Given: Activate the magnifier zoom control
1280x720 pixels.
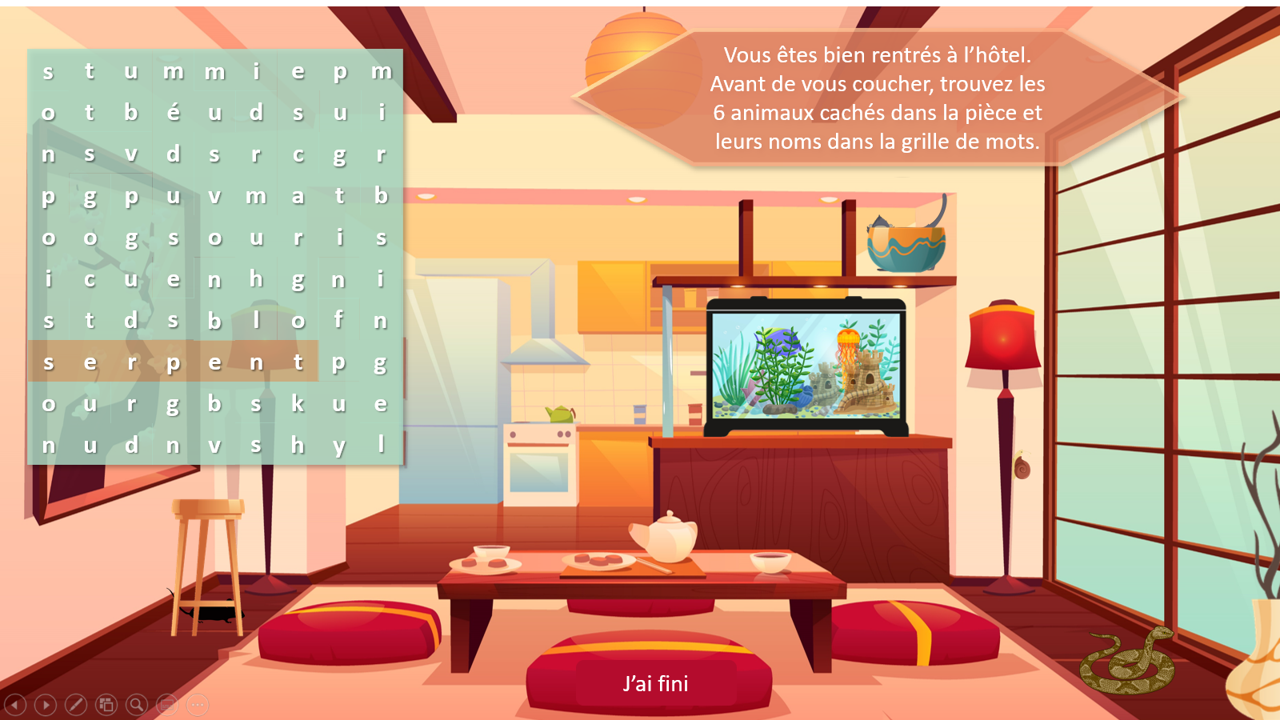Looking at the screenshot, I should click(x=136, y=705).
